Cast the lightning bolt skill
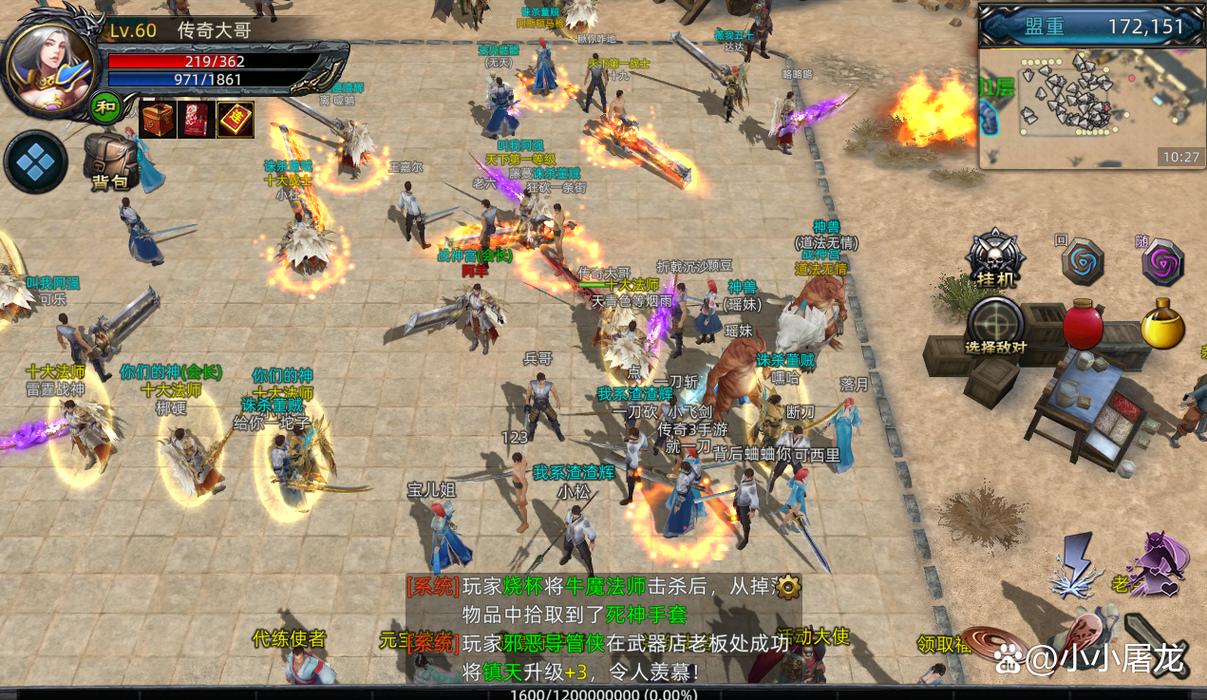 [x=1078, y=563]
